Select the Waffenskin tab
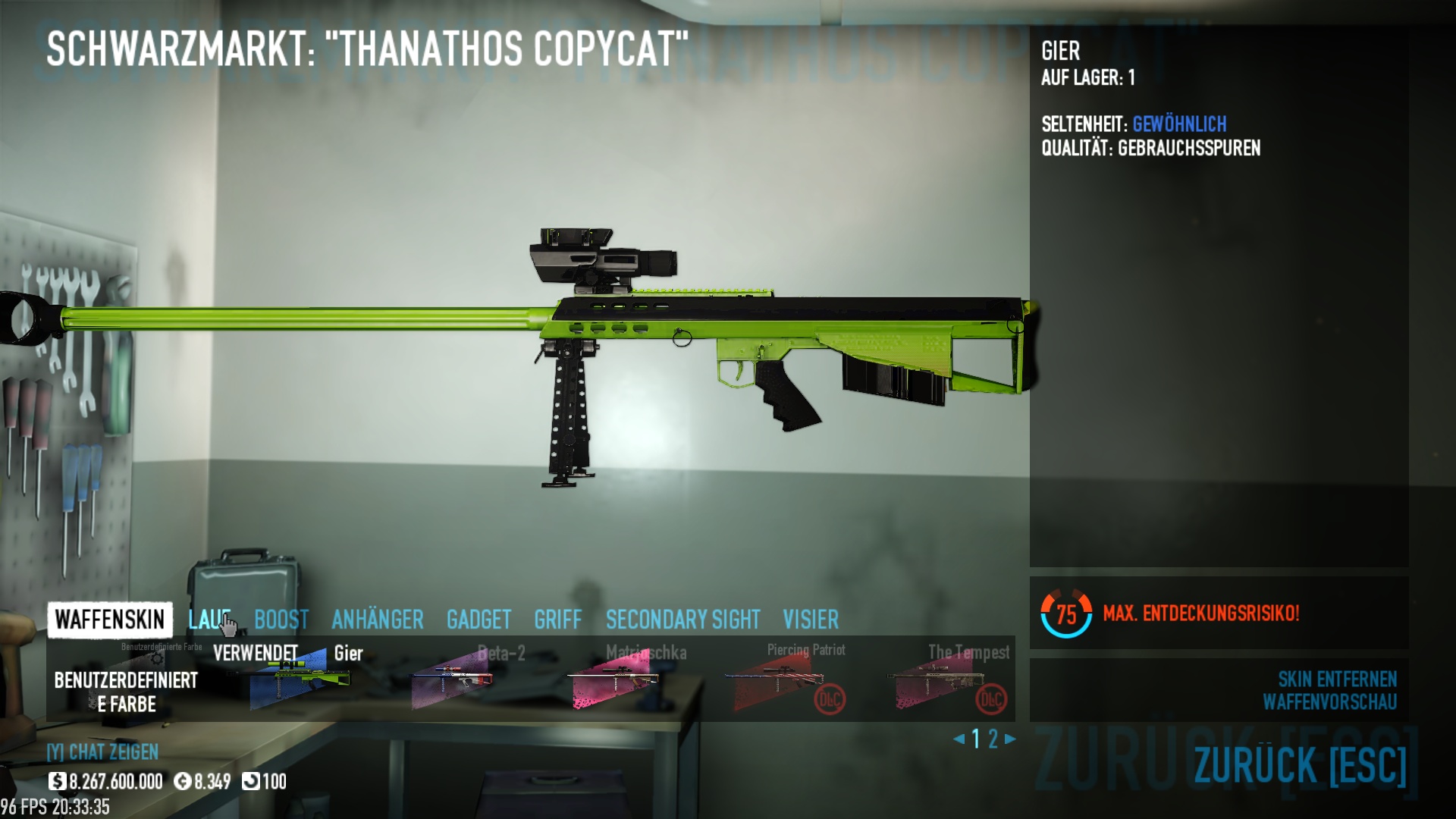Screen dimensions: 1456x819 coord(110,620)
